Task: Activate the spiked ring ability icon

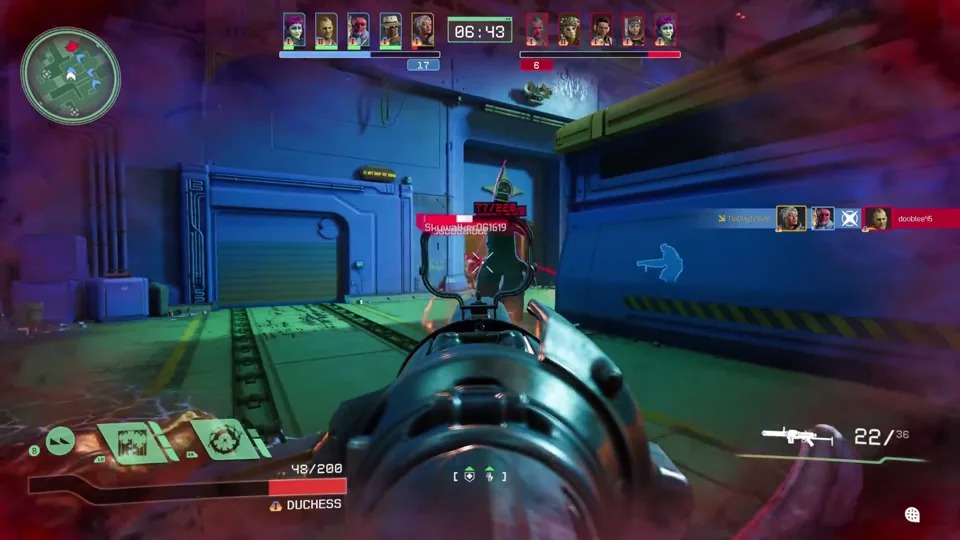Action: pos(227,439)
